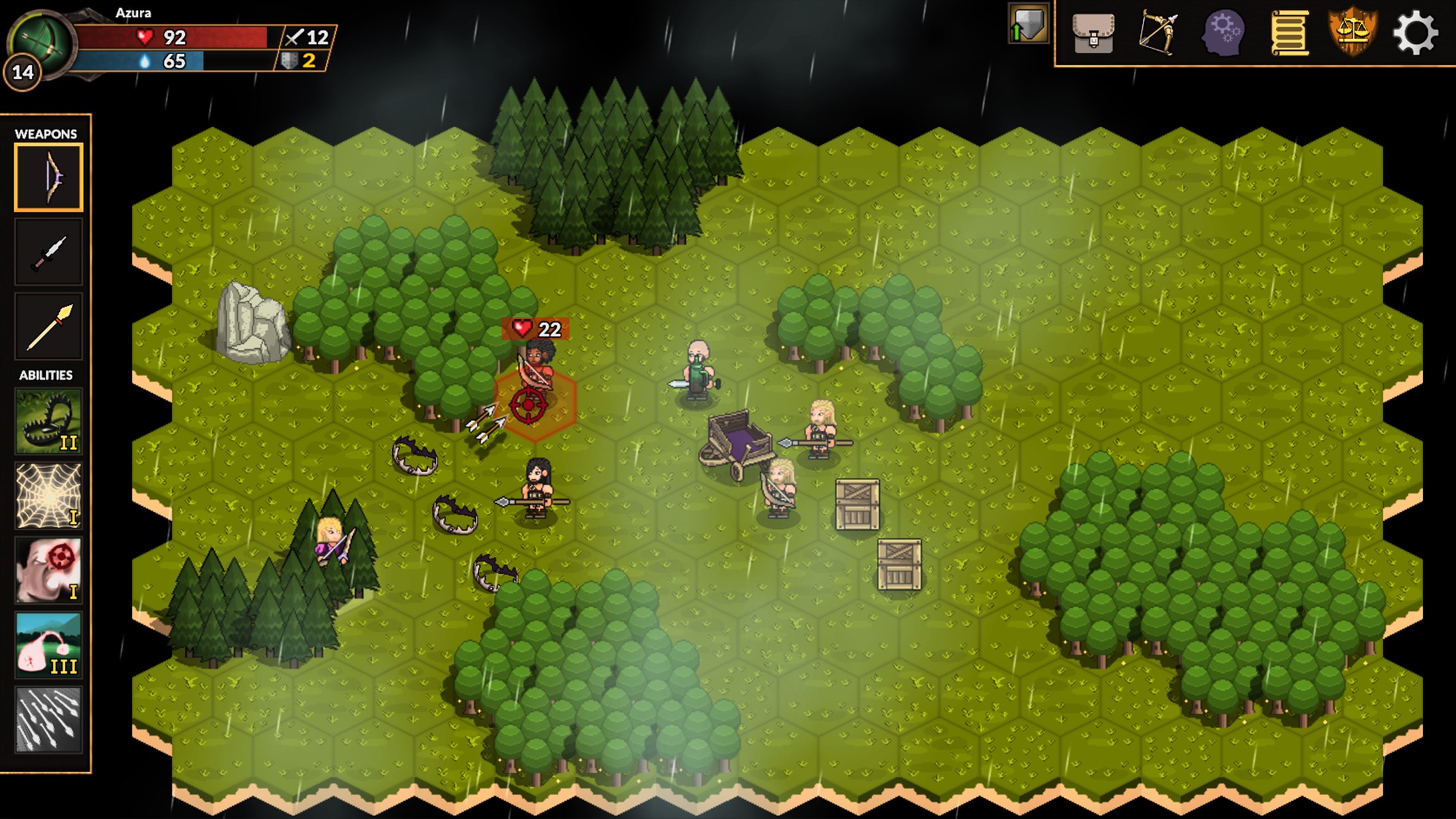Use the pink potion flask ability
The width and height of the screenshot is (1456, 819).
pos(49,645)
